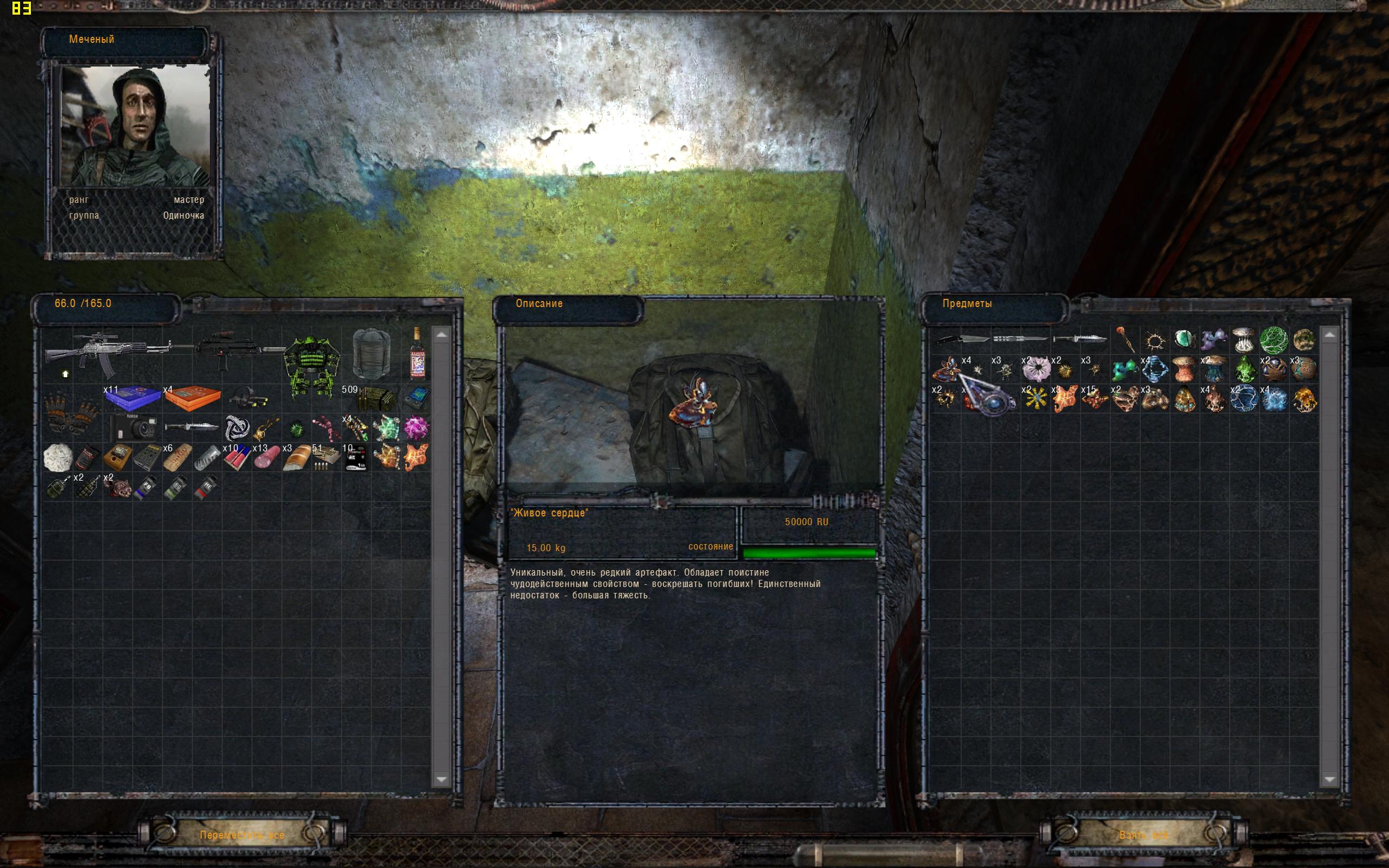
Task: Click the "Взять все" button
Action: (x=1143, y=835)
